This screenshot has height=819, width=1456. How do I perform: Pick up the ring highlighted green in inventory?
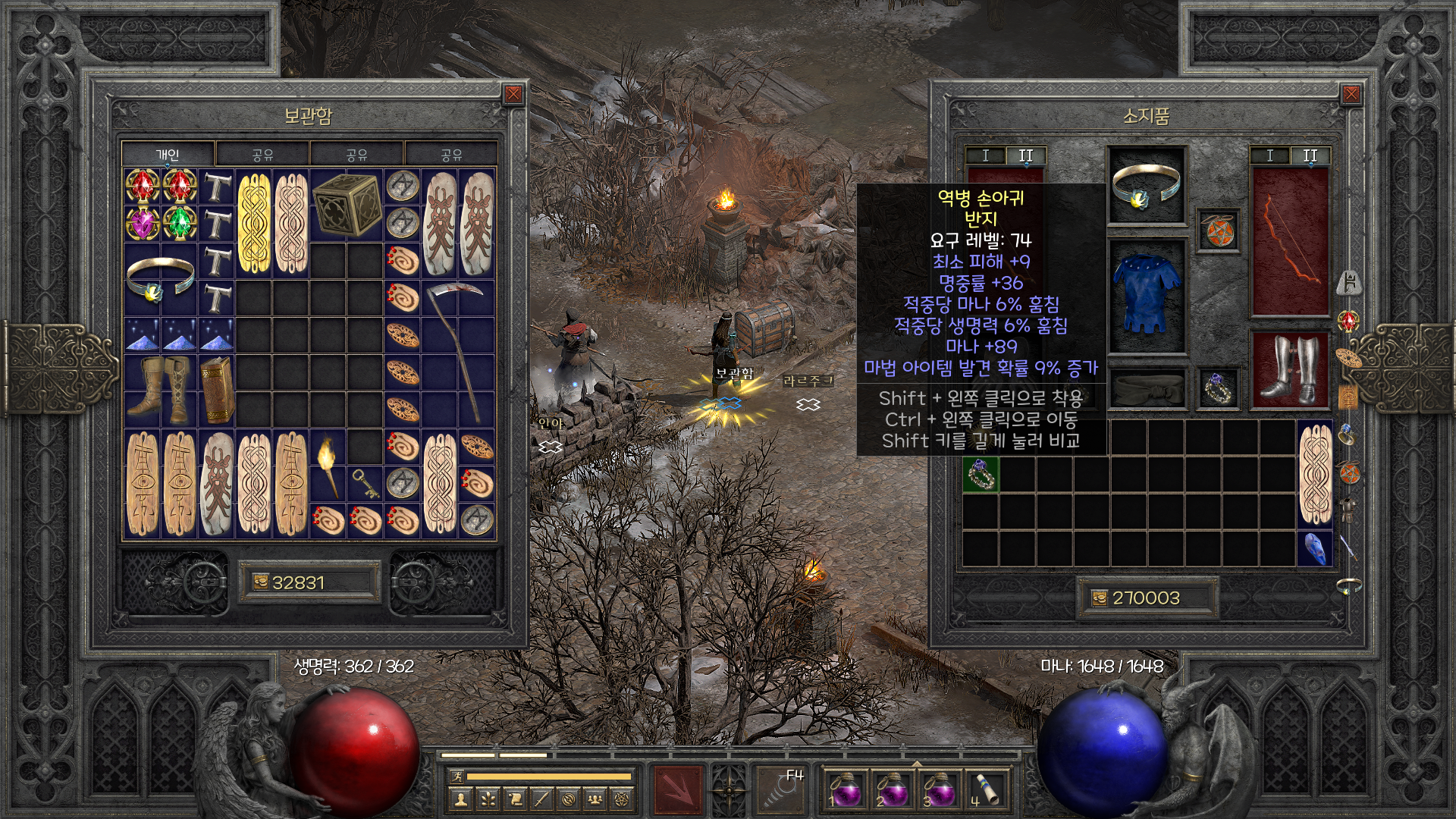tap(981, 475)
